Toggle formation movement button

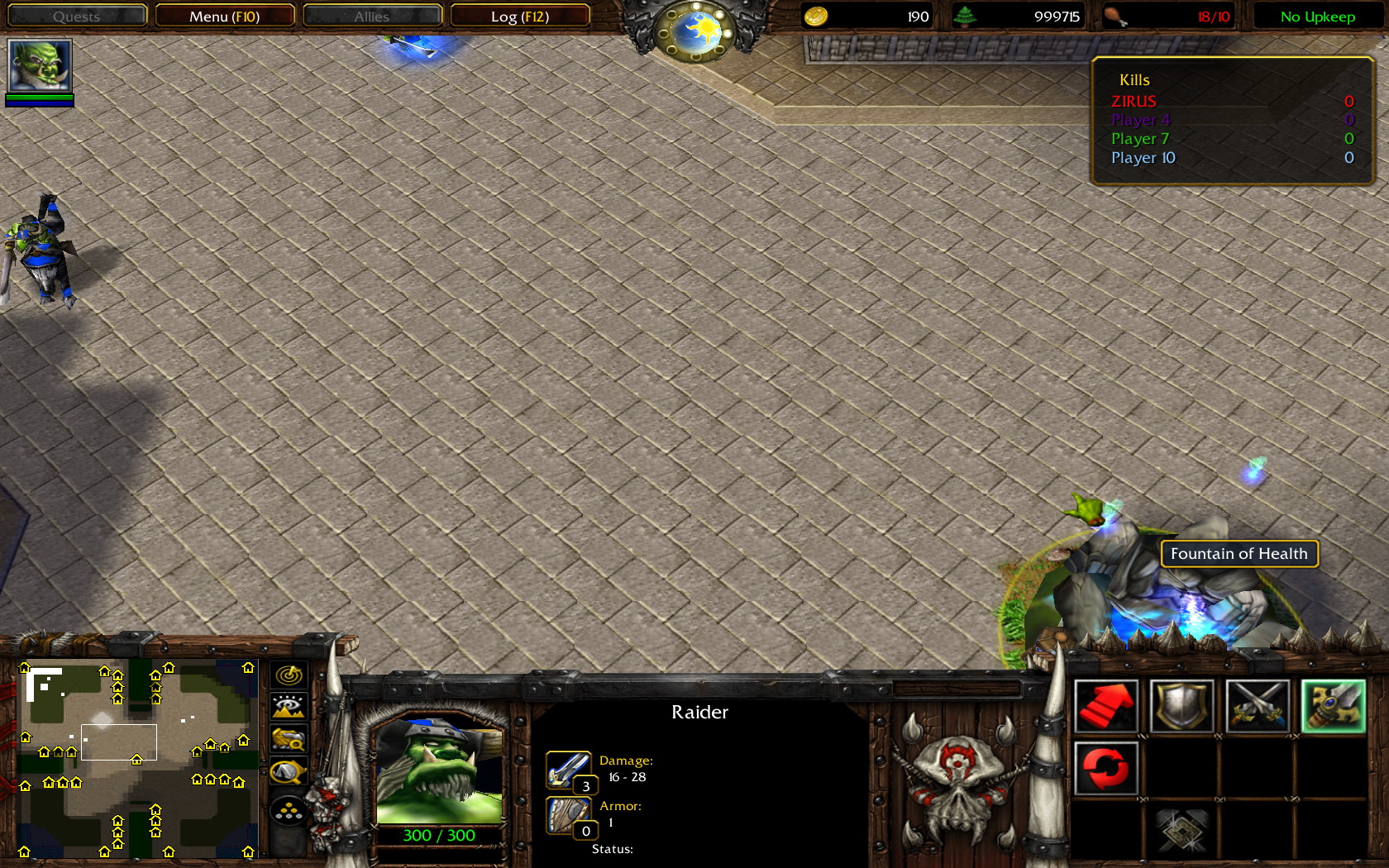(287, 811)
